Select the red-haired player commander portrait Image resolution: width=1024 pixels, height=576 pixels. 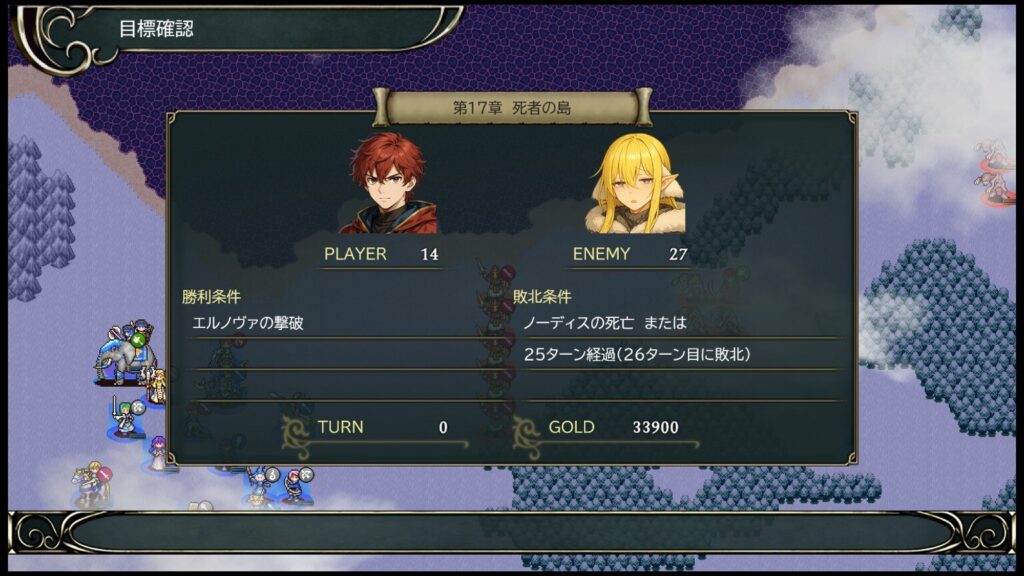(x=388, y=184)
